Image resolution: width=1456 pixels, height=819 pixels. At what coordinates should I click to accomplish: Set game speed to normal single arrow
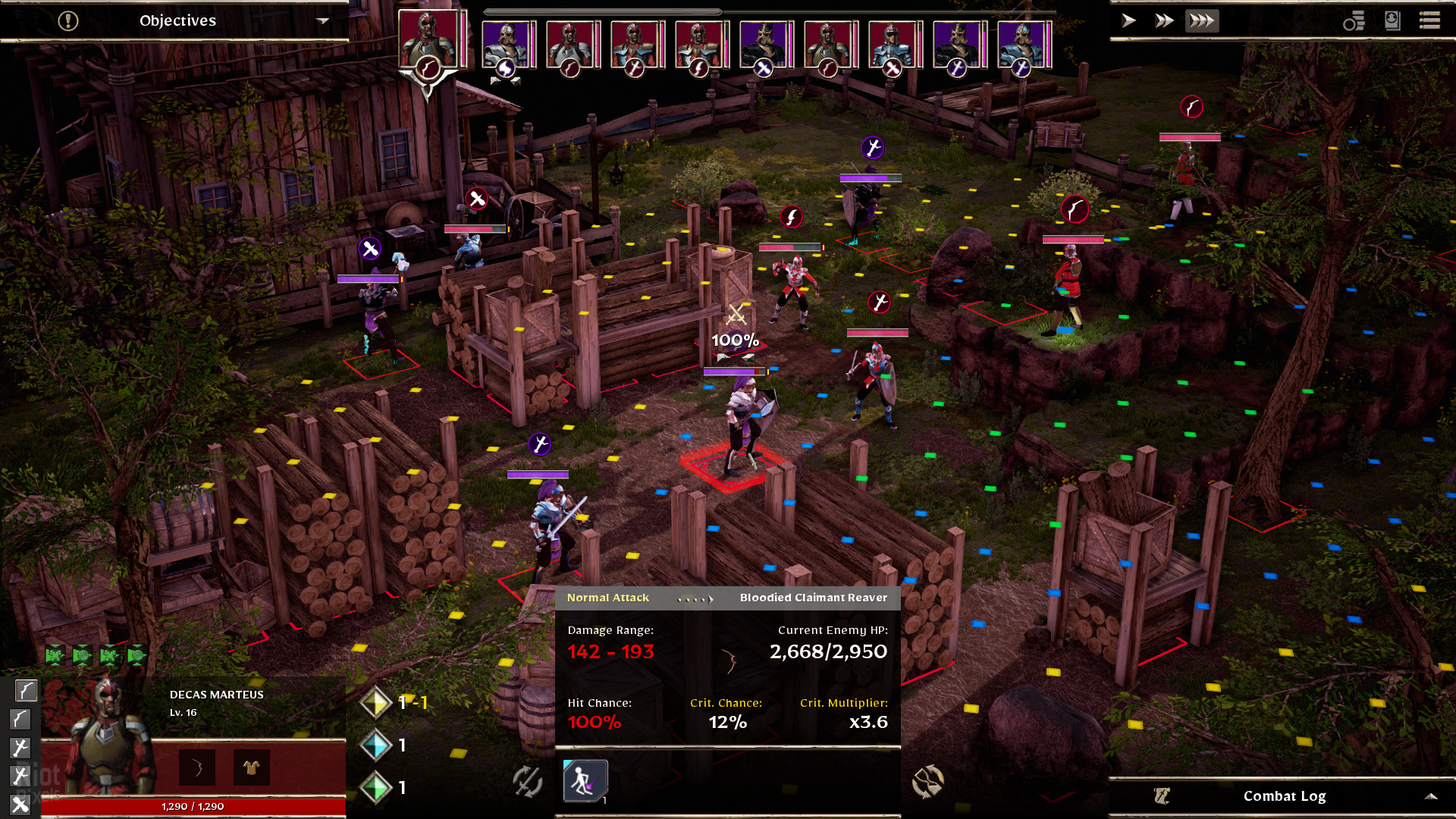tap(1128, 20)
